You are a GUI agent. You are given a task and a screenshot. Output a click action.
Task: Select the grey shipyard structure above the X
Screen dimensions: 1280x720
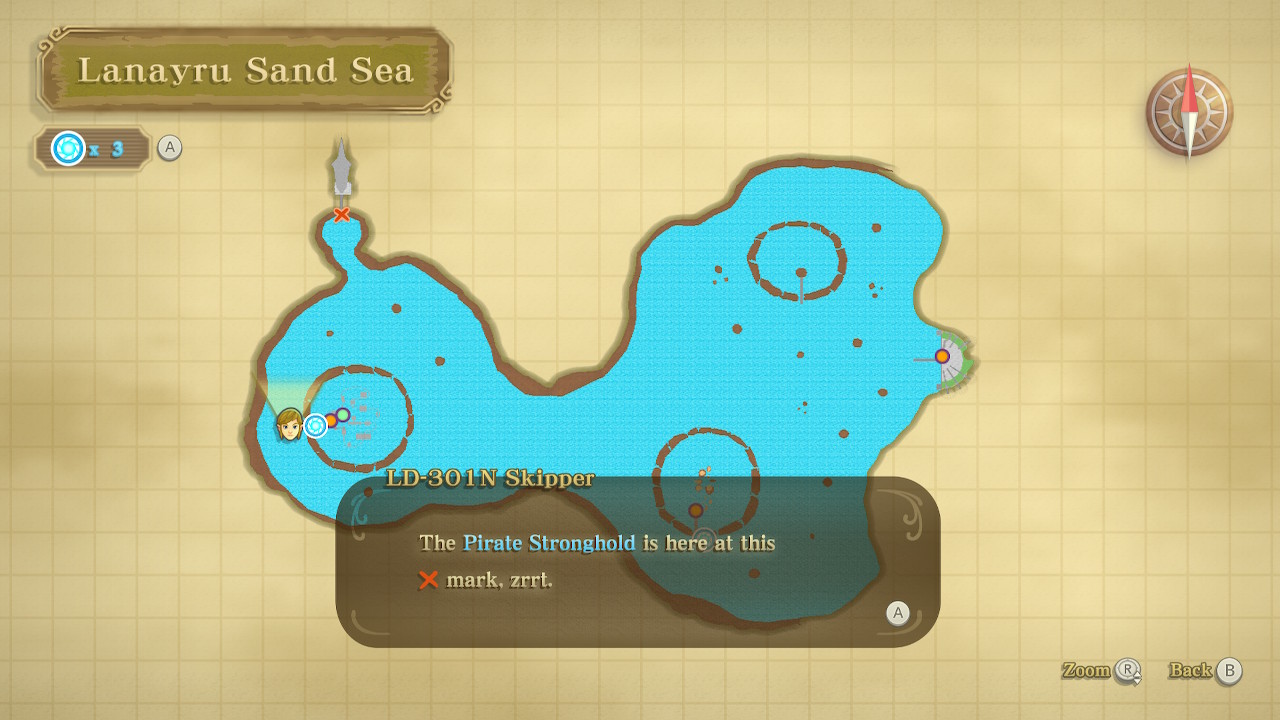pos(342,168)
